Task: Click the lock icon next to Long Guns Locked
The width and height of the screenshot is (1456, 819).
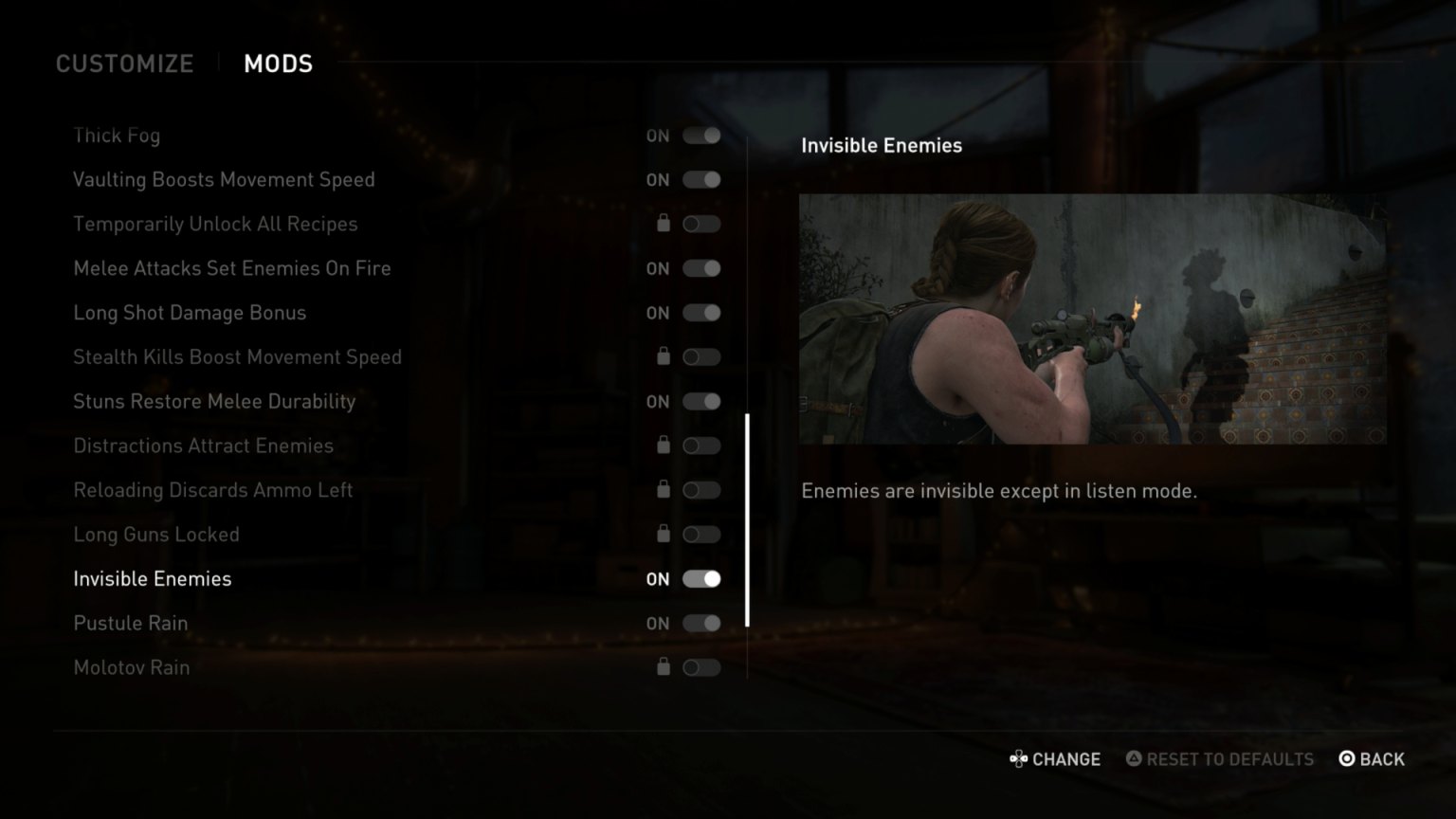Action: (x=664, y=534)
